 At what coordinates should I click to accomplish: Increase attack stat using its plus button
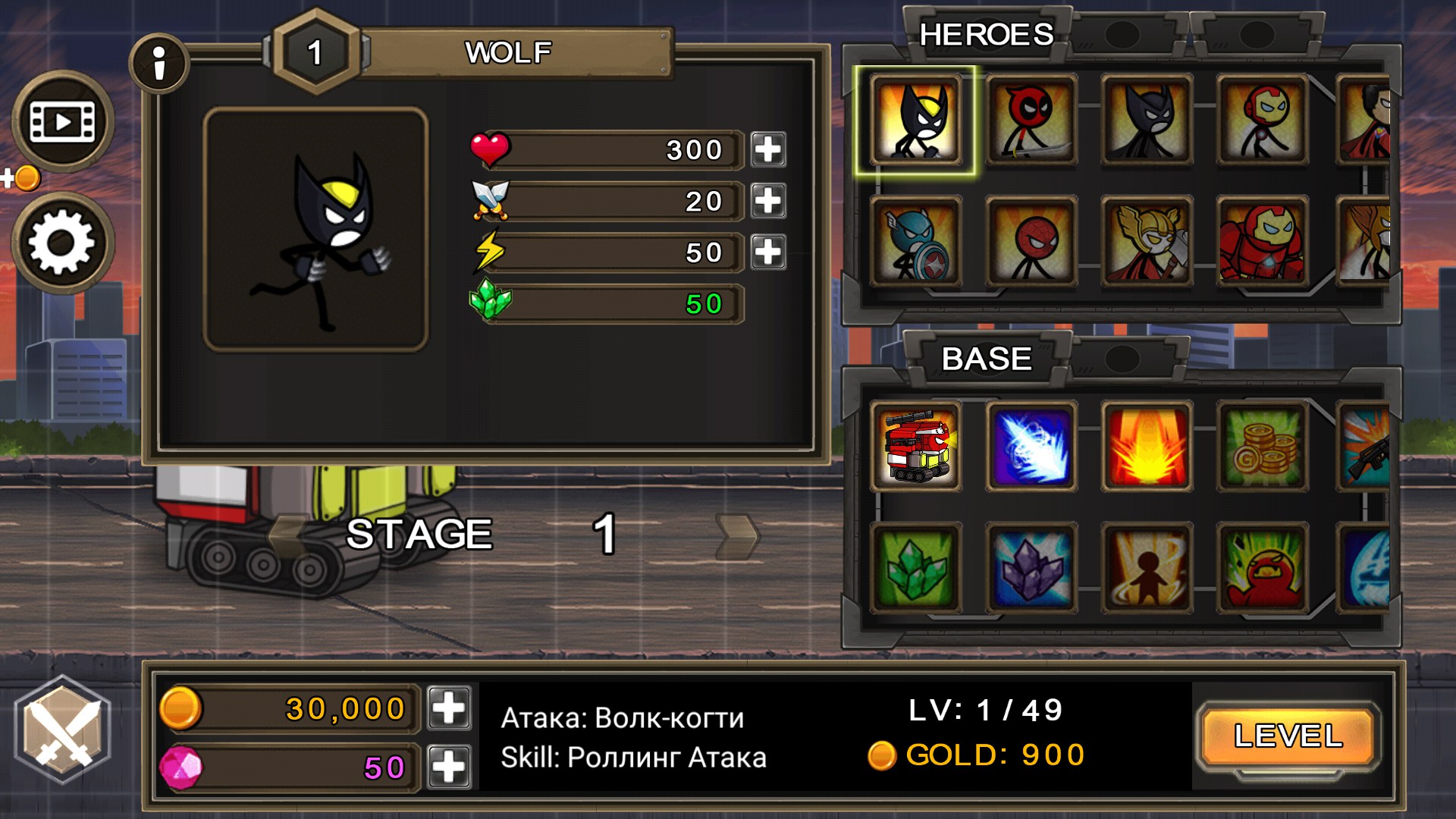[x=768, y=201]
